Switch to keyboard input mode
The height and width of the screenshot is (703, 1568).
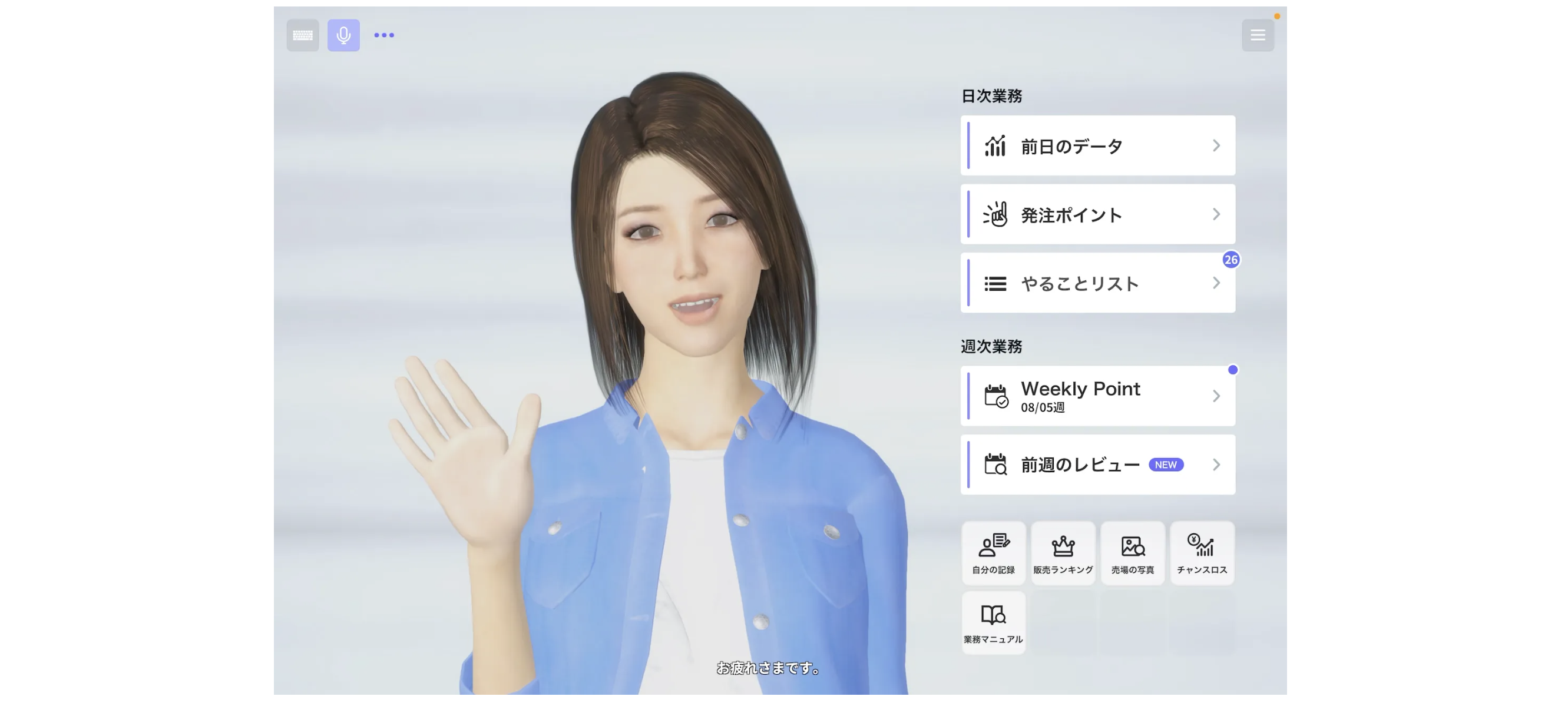click(303, 35)
